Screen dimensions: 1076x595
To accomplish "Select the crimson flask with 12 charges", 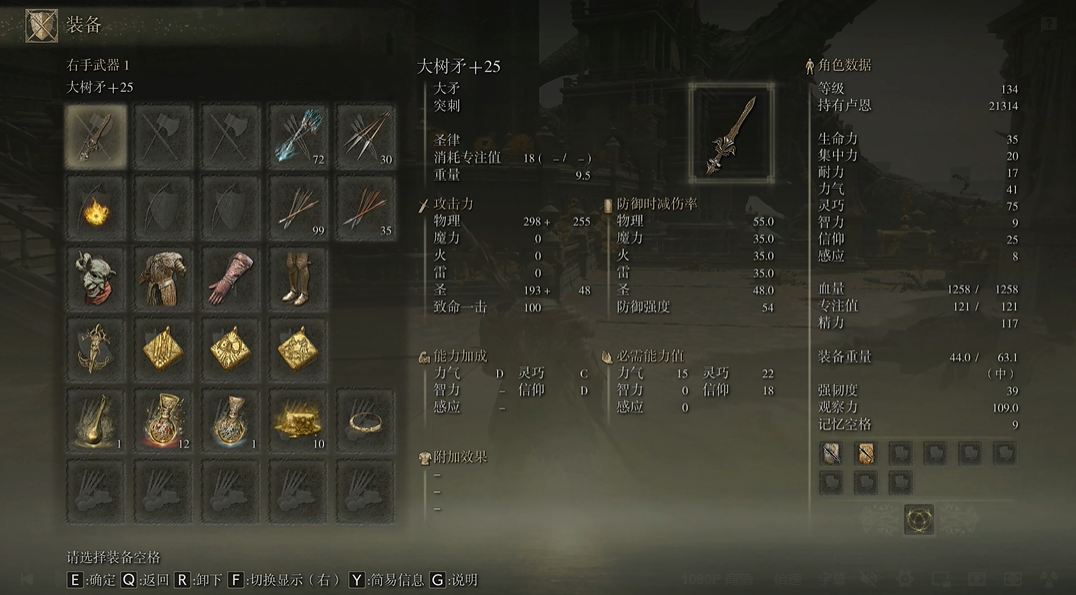I will [163, 420].
